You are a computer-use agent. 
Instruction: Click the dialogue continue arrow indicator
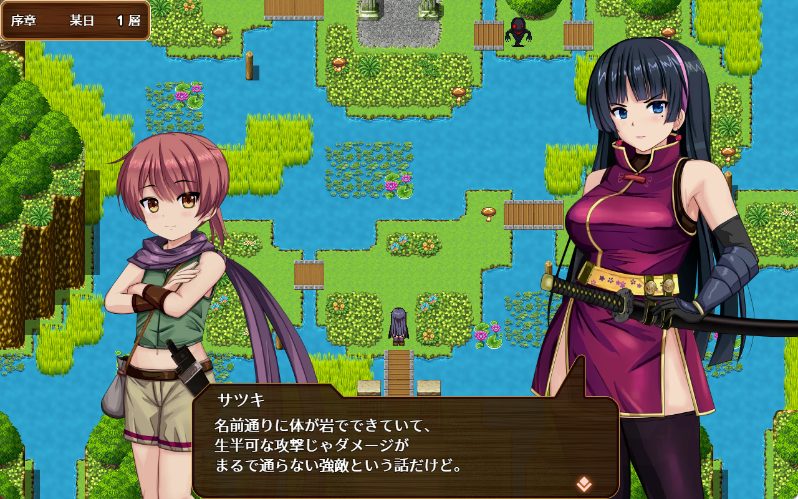click(x=584, y=482)
